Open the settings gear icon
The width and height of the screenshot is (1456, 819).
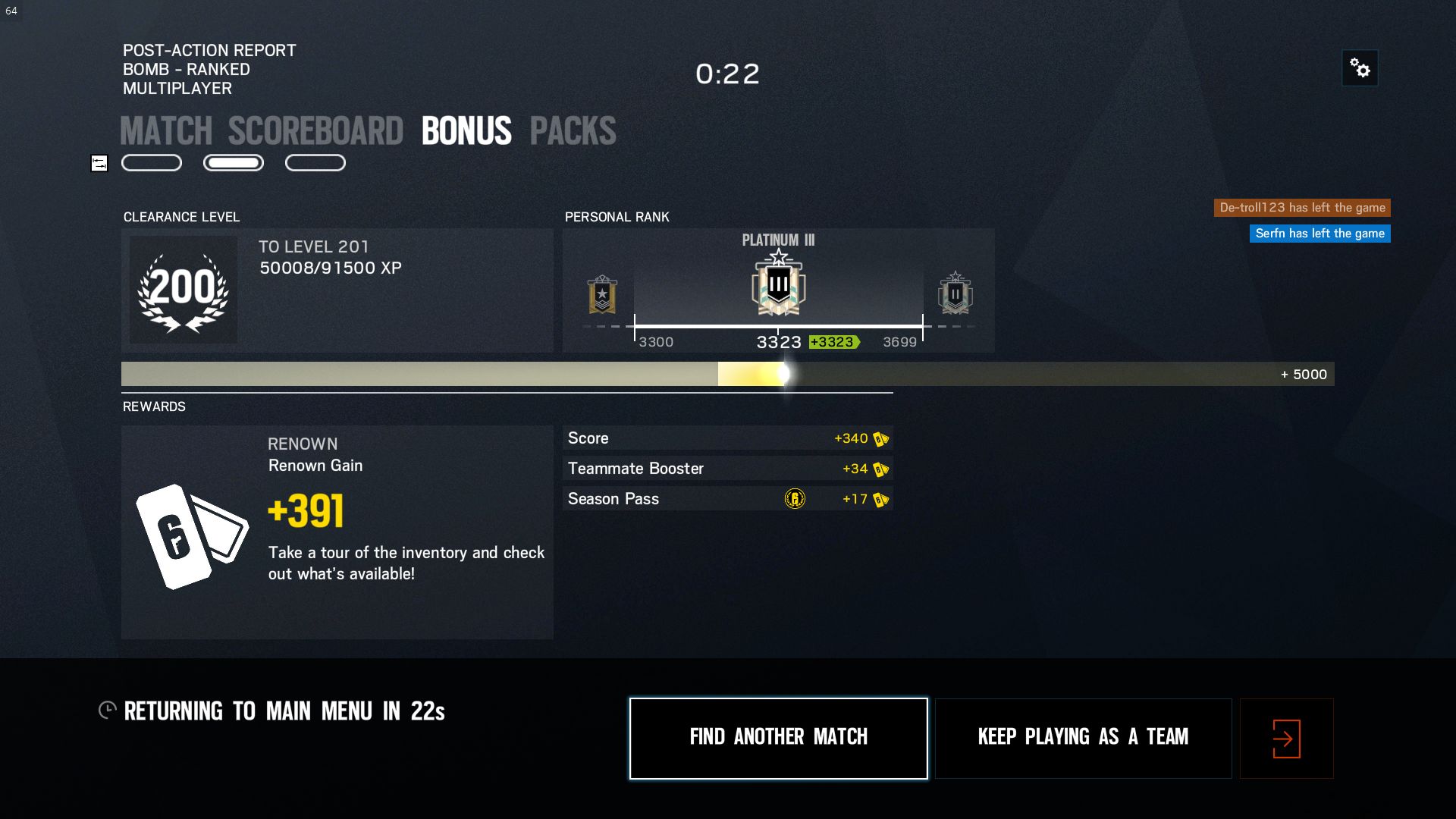(x=1360, y=68)
